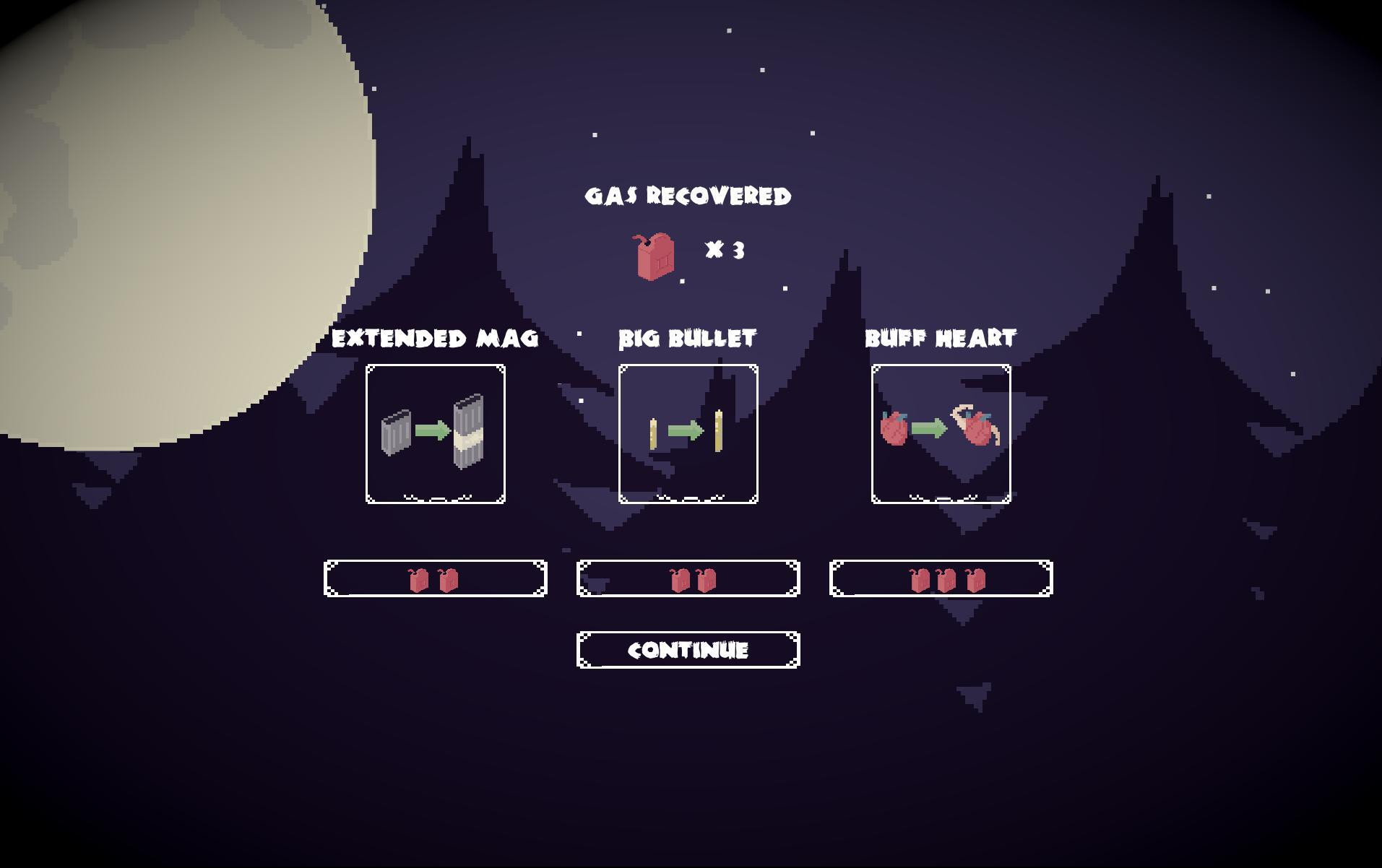Click the Extended Mag title text
This screenshot has height=868, width=1382.
(435, 337)
